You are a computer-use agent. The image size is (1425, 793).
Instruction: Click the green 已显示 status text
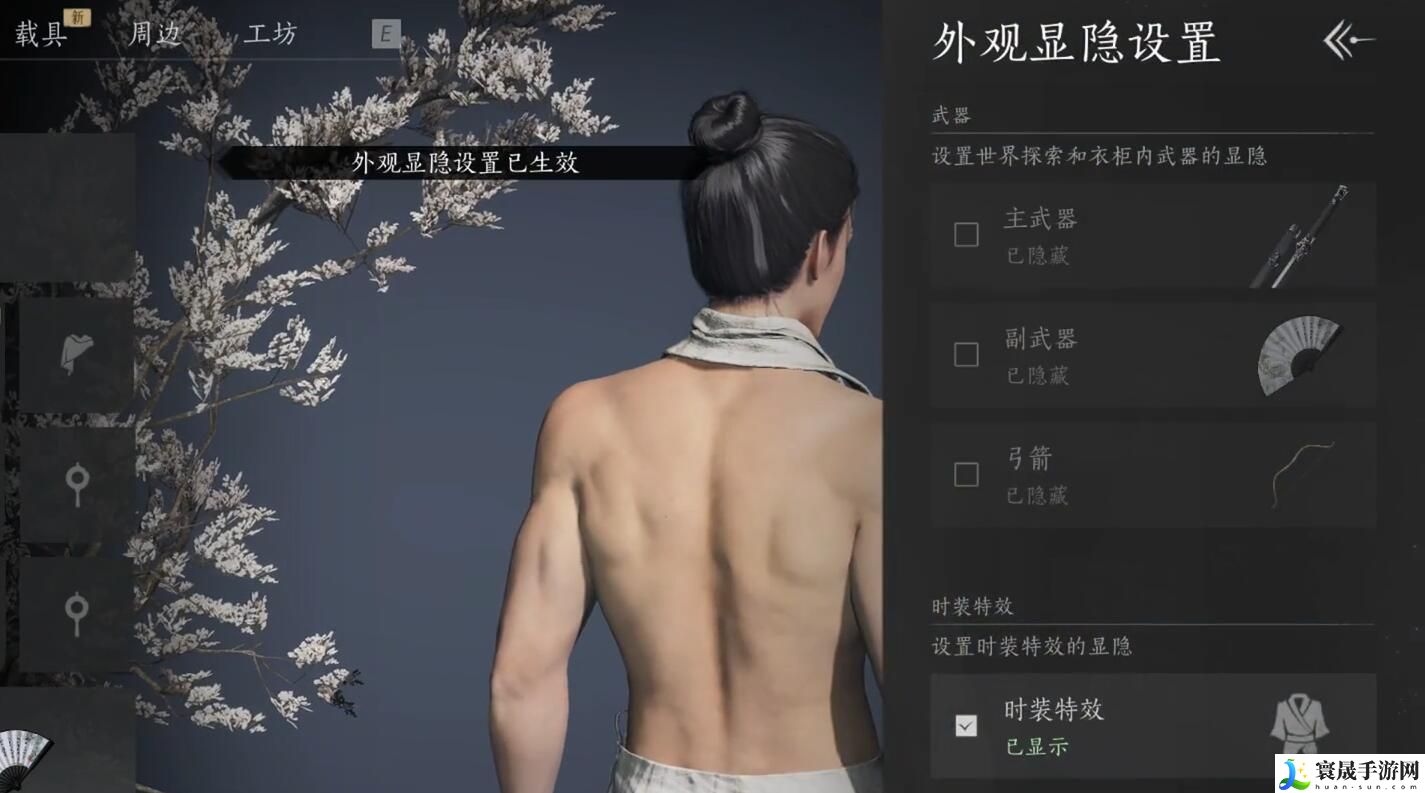[1038, 747]
